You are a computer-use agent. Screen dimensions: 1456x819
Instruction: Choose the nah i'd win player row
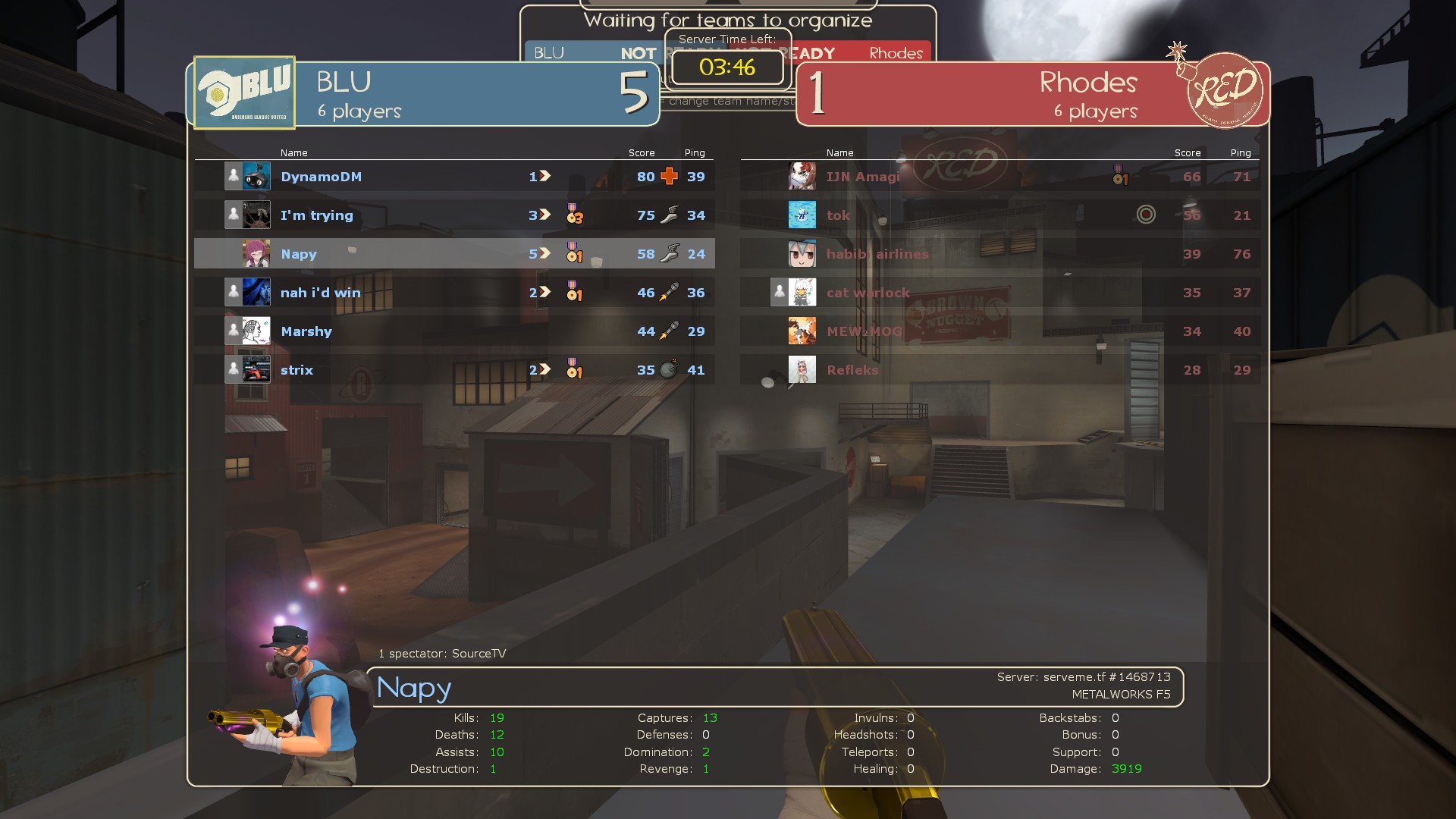click(x=320, y=293)
